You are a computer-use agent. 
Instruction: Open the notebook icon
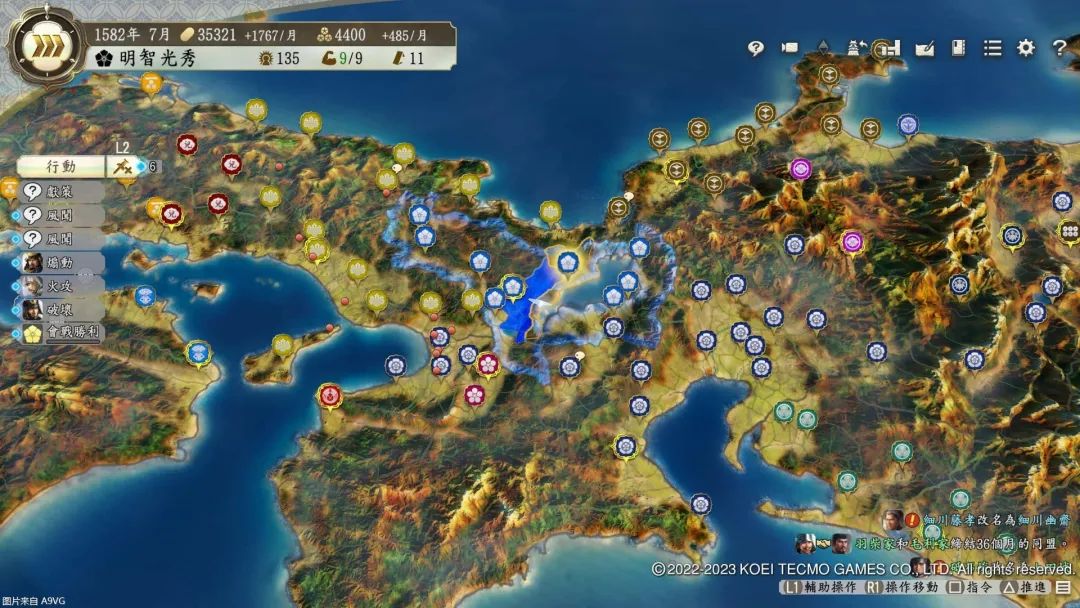point(958,48)
